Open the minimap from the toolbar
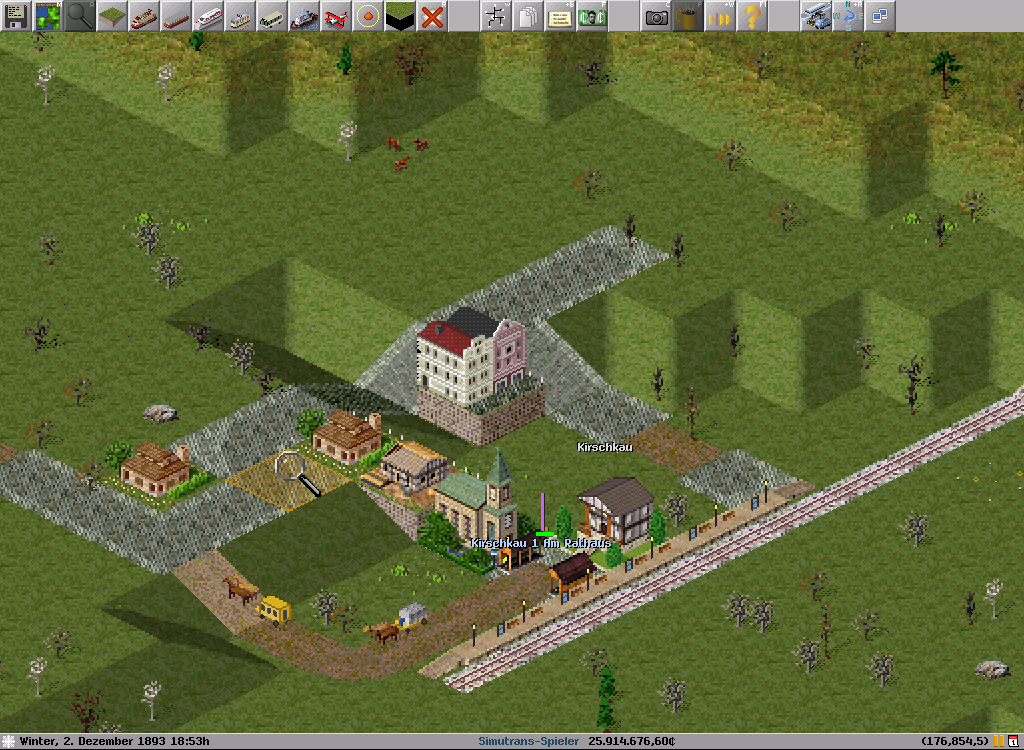This screenshot has height=750, width=1024. click(x=48, y=16)
